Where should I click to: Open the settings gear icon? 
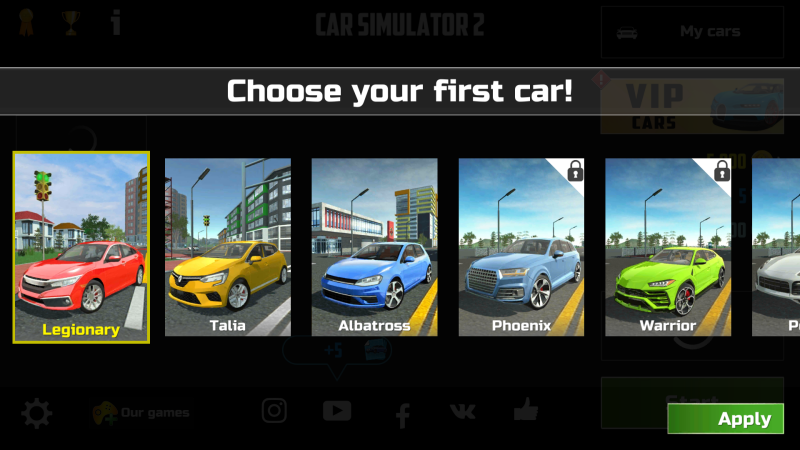point(36,412)
